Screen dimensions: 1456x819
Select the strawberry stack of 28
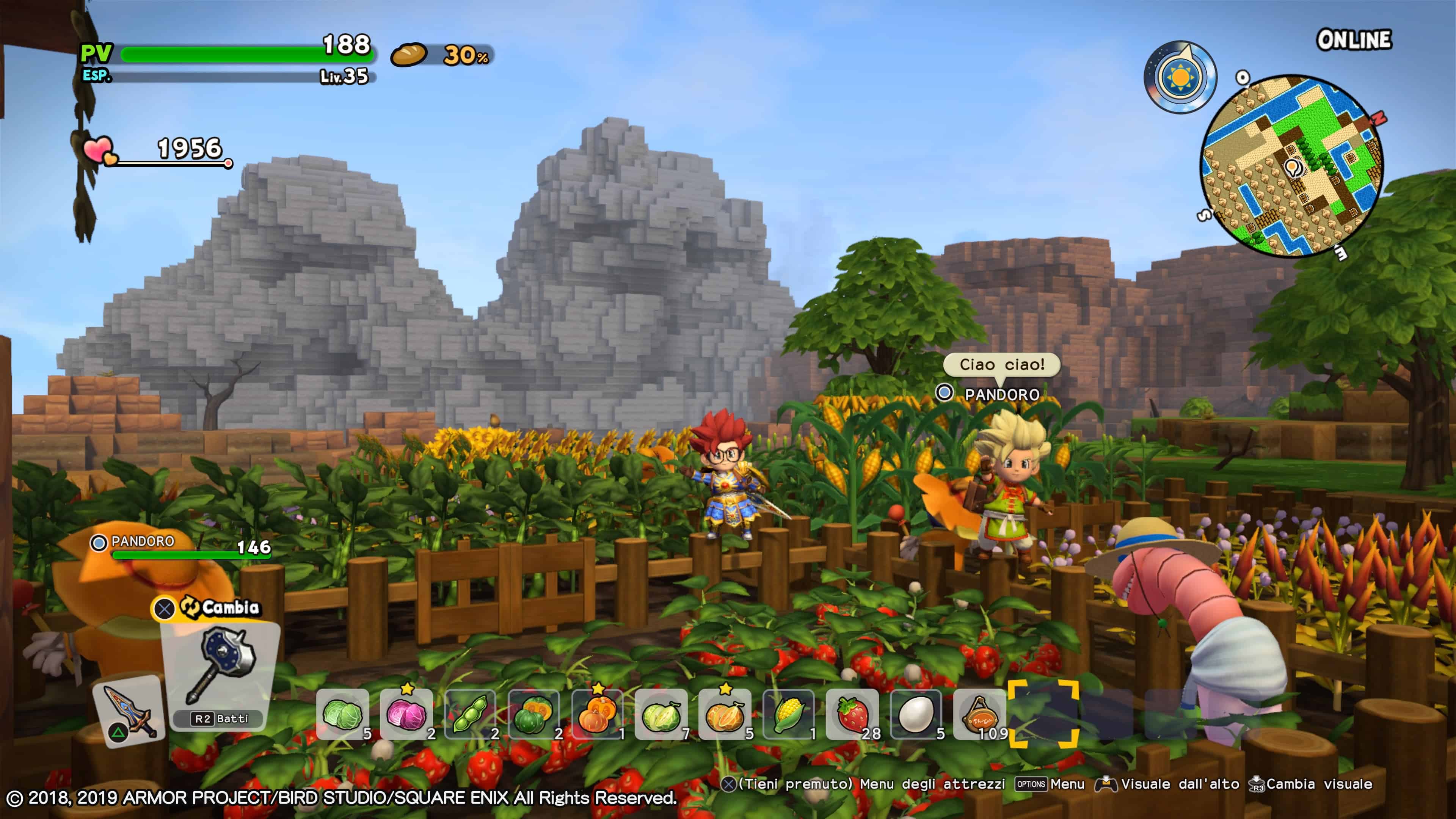click(852, 714)
